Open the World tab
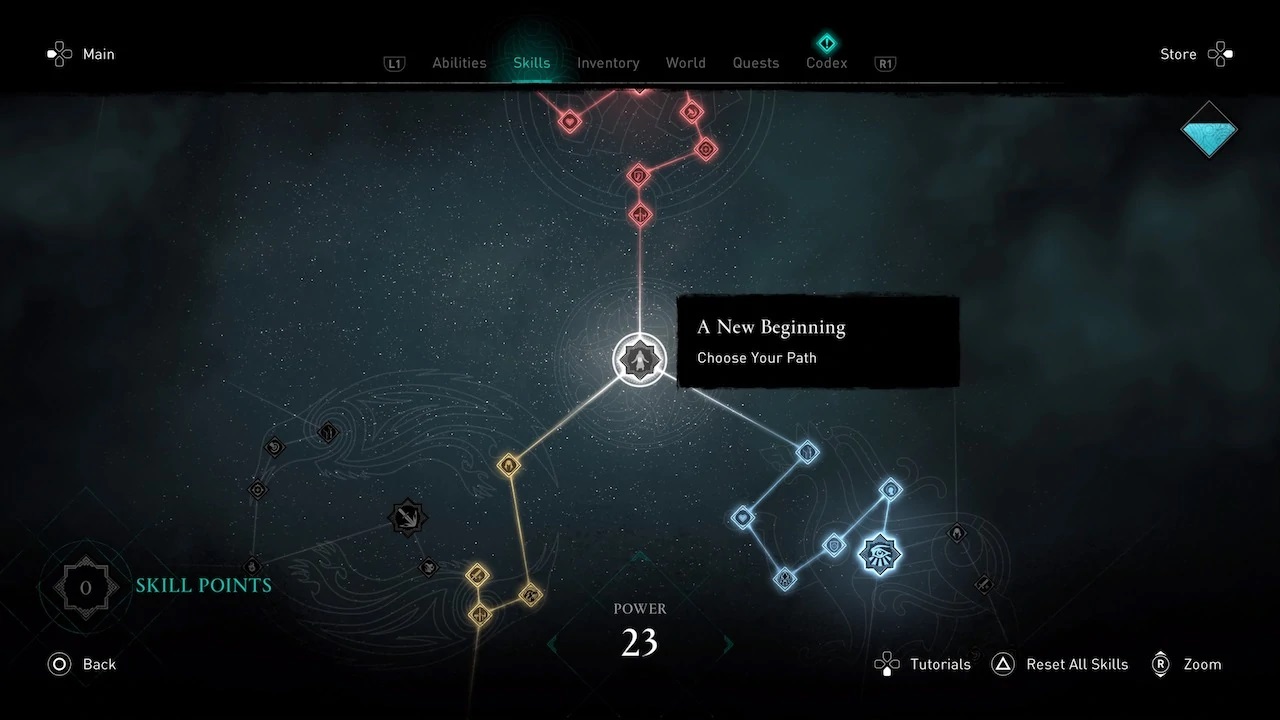This screenshot has width=1280, height=720. point(685,62)
